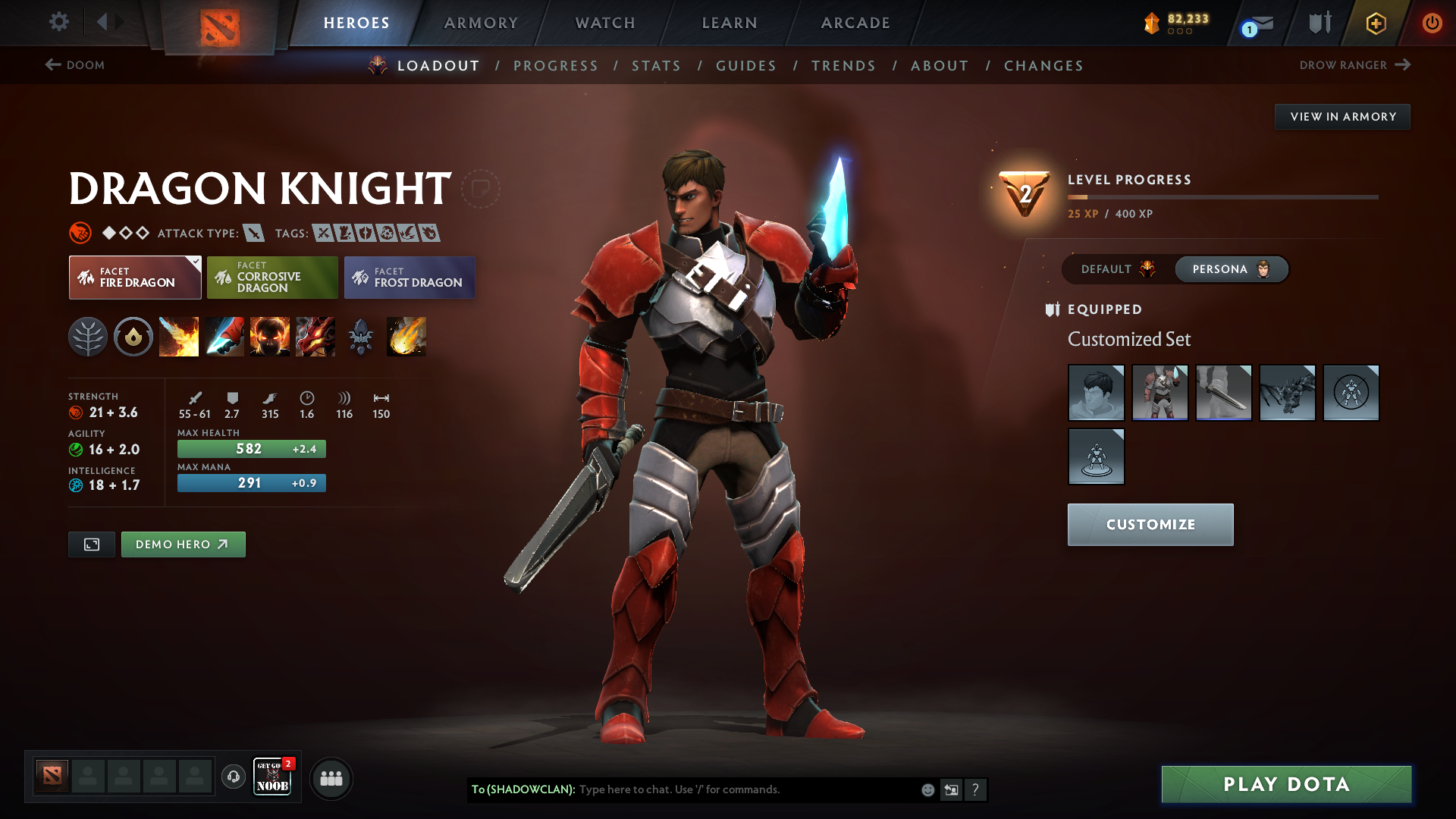Screen dimensions: 1456x819
Task: Open the Breathe Fire ability details
Action: coord(179,337)
